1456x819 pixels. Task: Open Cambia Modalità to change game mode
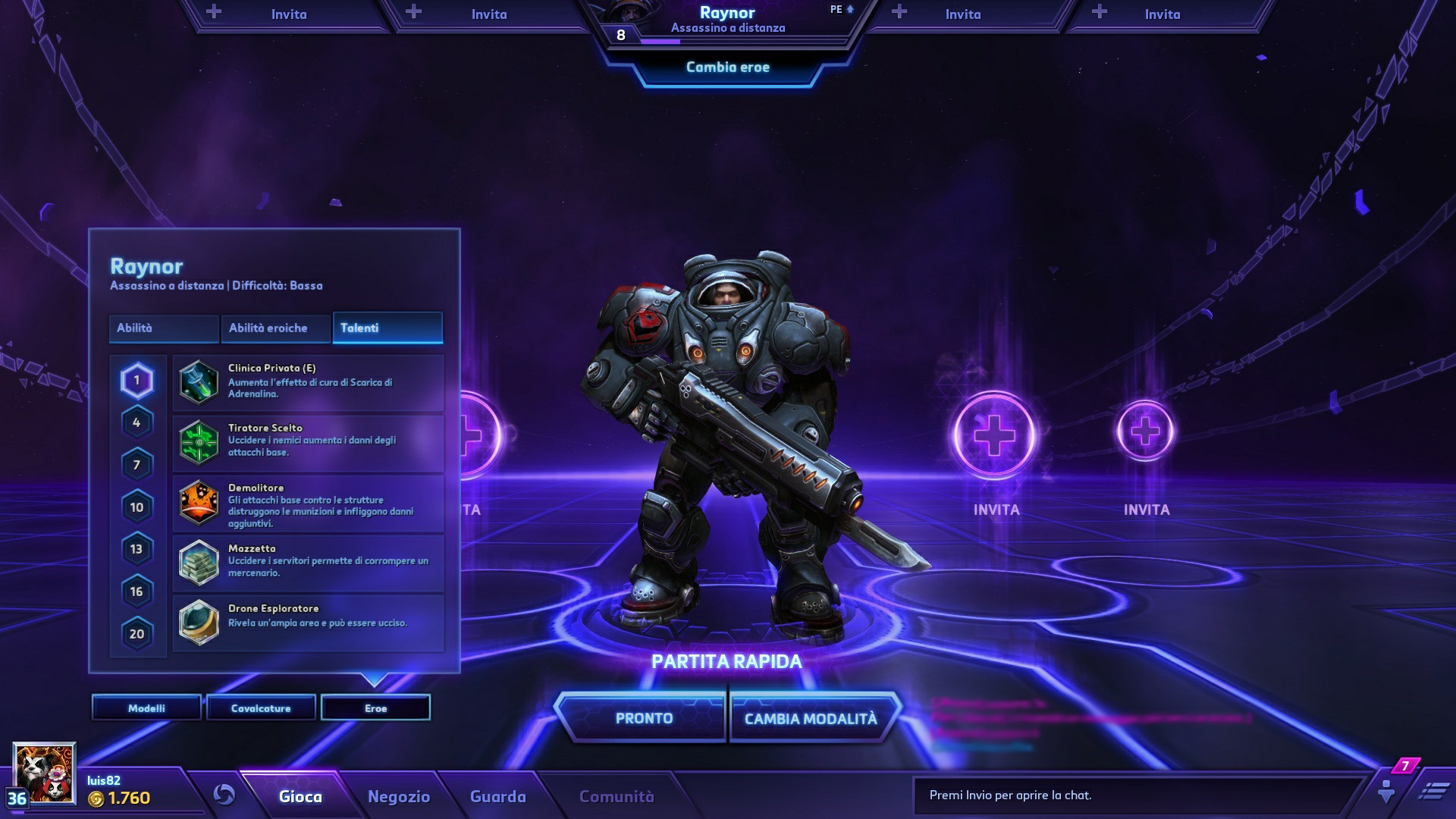point(810,718)
